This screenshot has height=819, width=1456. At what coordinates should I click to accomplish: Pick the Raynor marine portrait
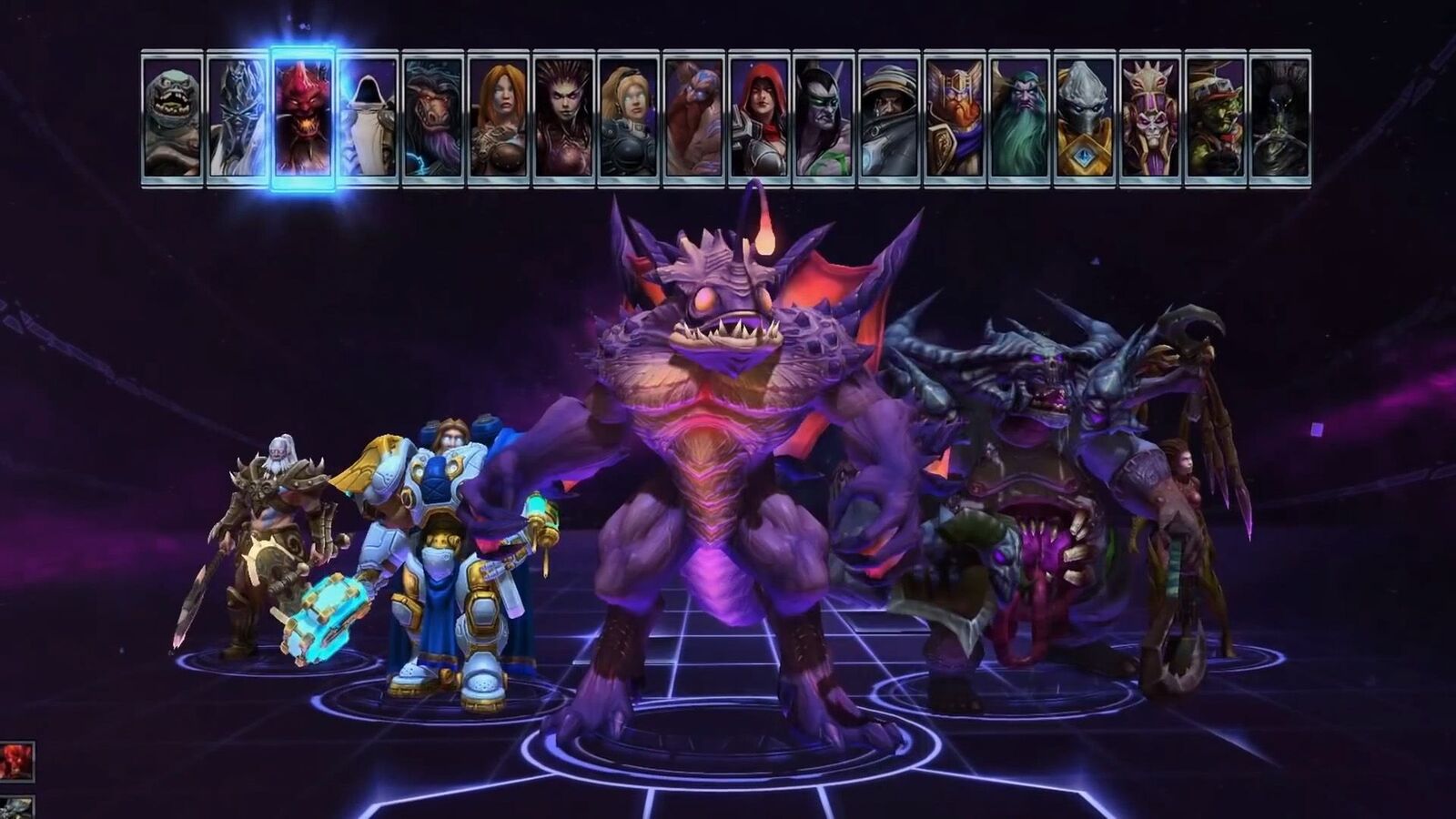point(890,118)
